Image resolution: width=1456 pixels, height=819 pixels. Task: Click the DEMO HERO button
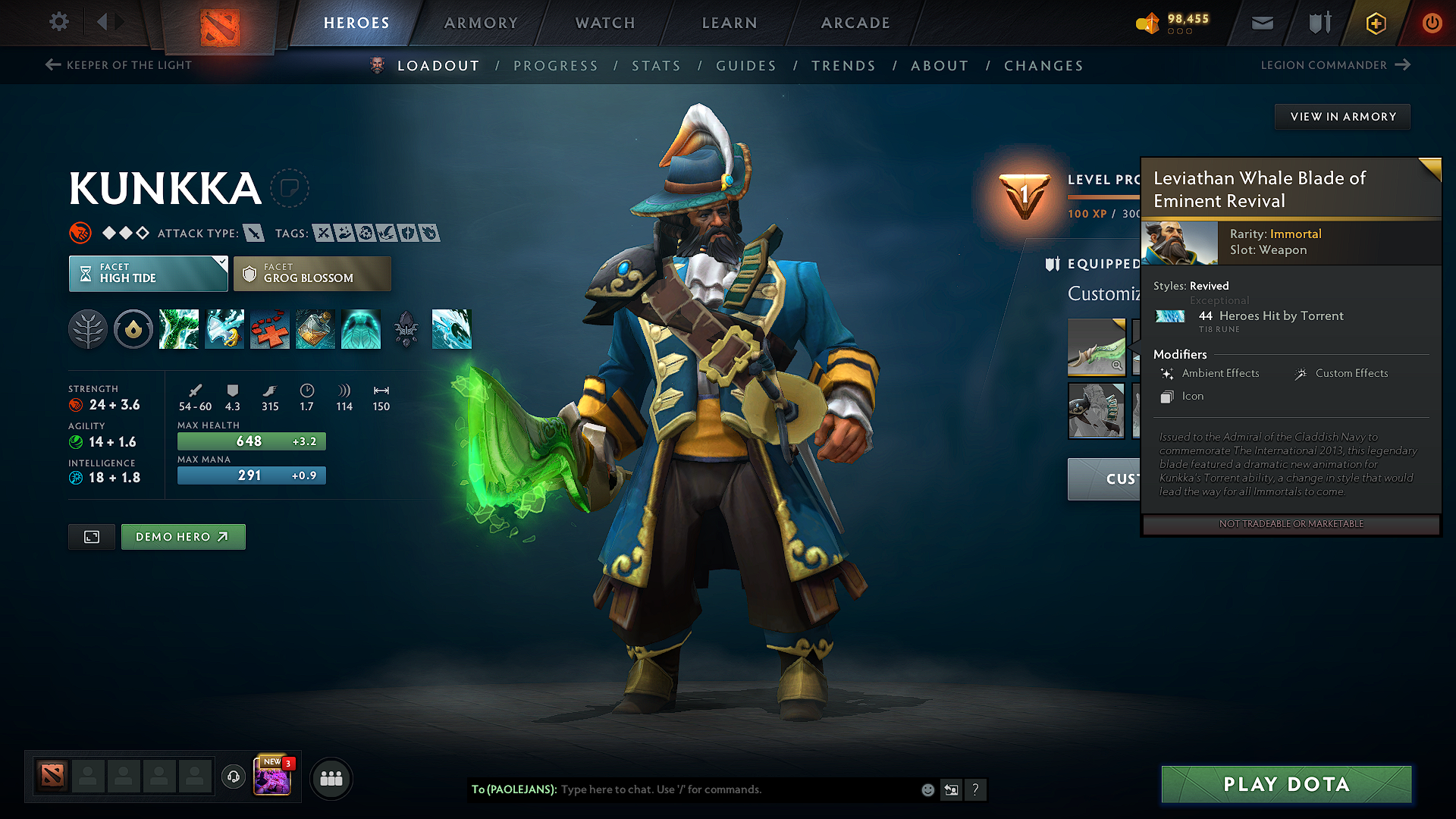tap(183, 536)
